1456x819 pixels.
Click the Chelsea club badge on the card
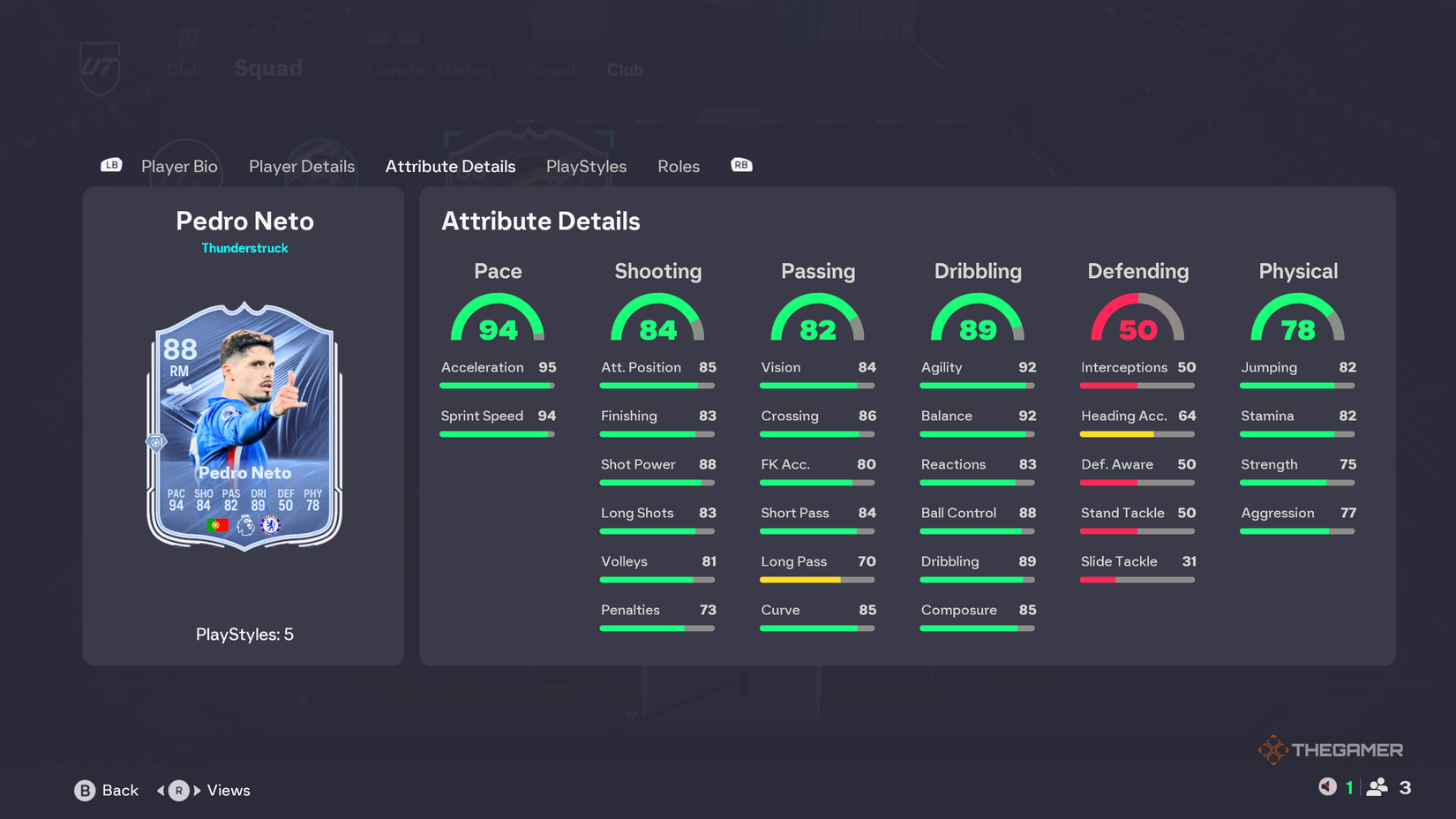tap(271, 524)
